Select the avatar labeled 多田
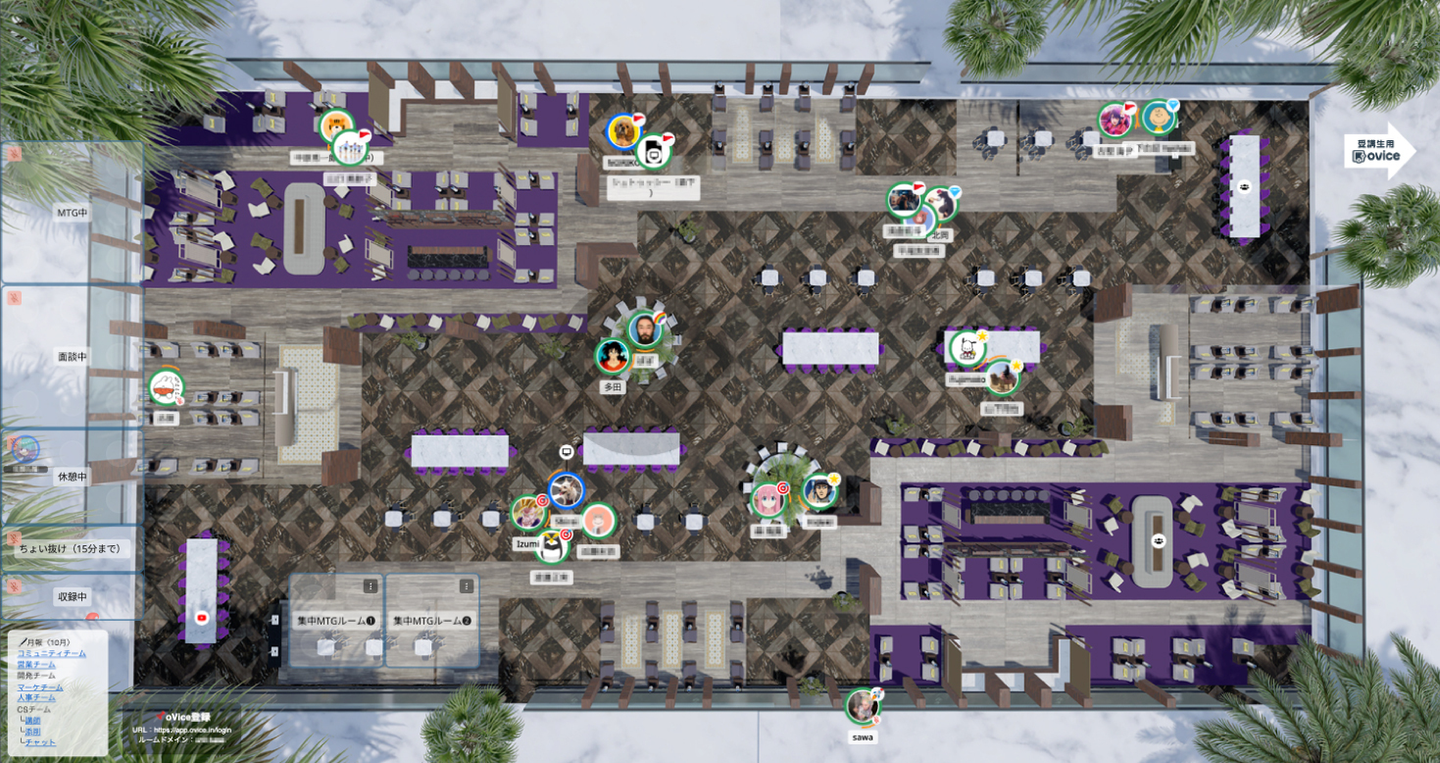1440x763 pixels. pos(612,355)
